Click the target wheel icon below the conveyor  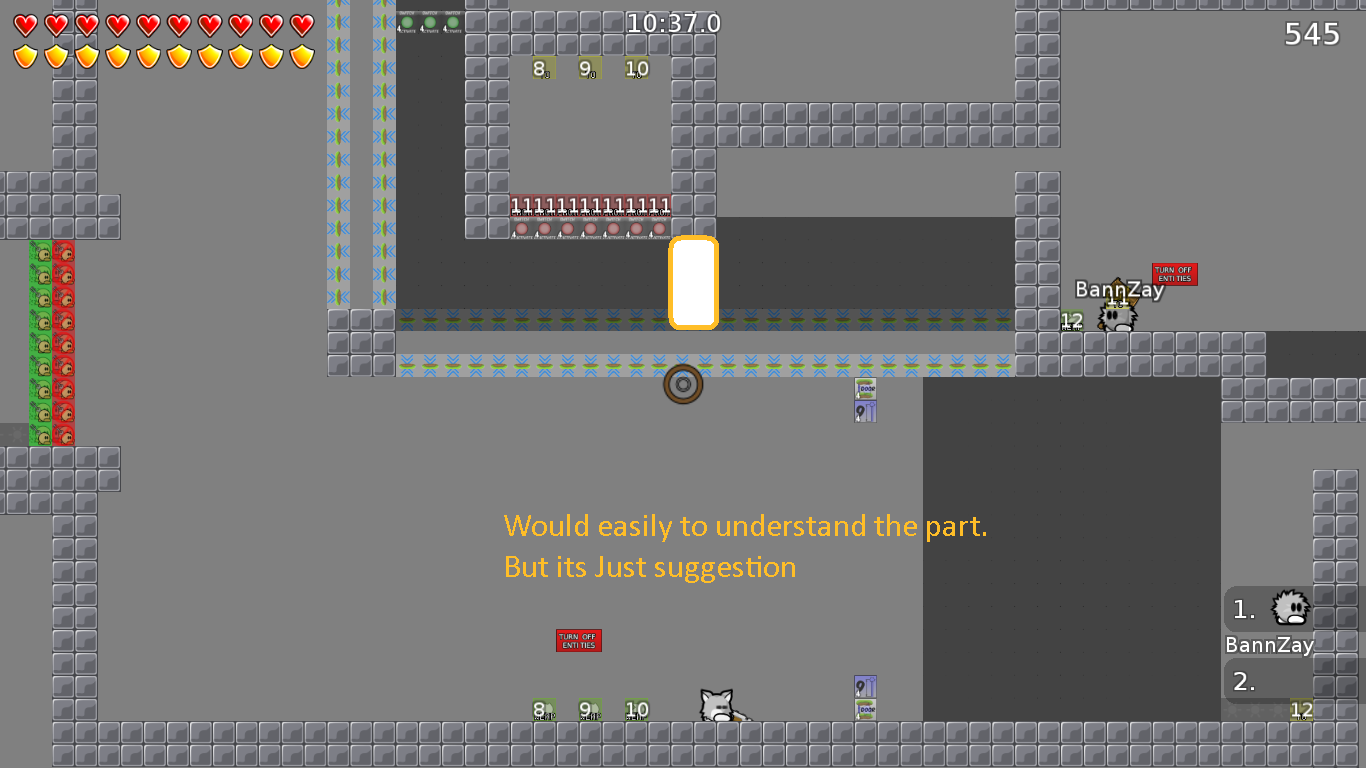pos(684,385)
